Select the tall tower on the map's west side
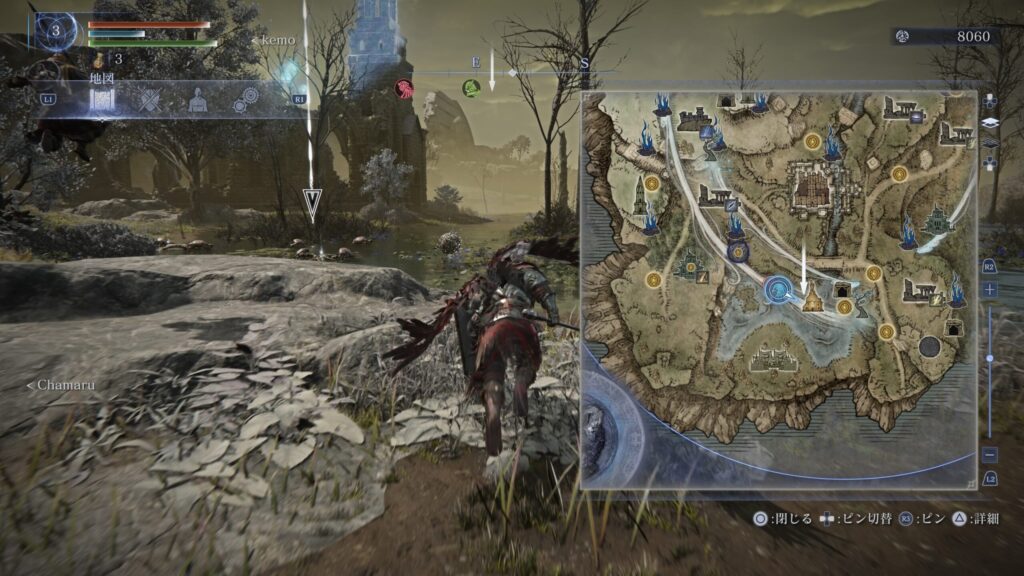The width and height of the screenshot is (1024, 576). click(638, 195)
